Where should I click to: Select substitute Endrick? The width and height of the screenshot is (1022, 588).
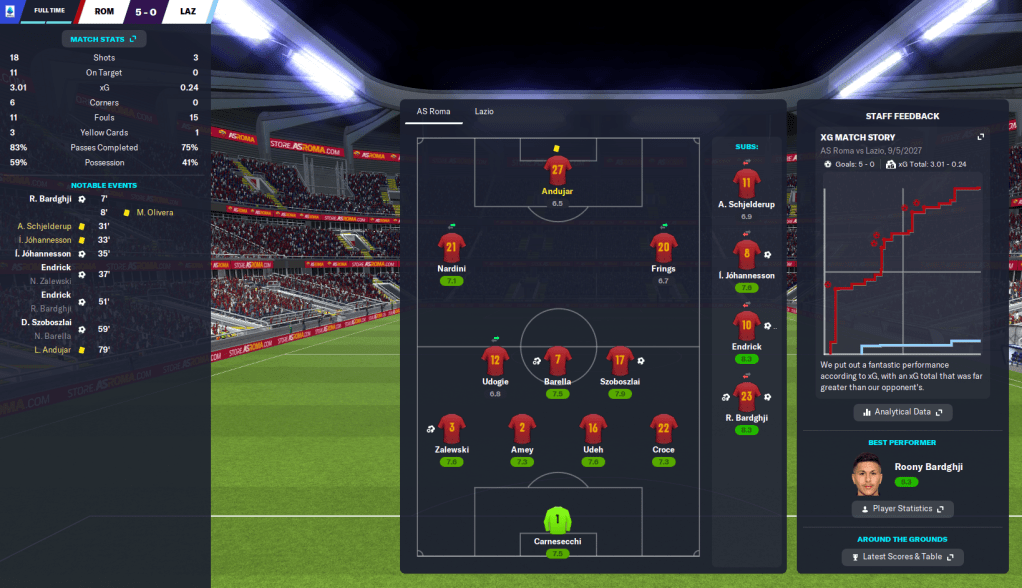(x=746, y=325)
